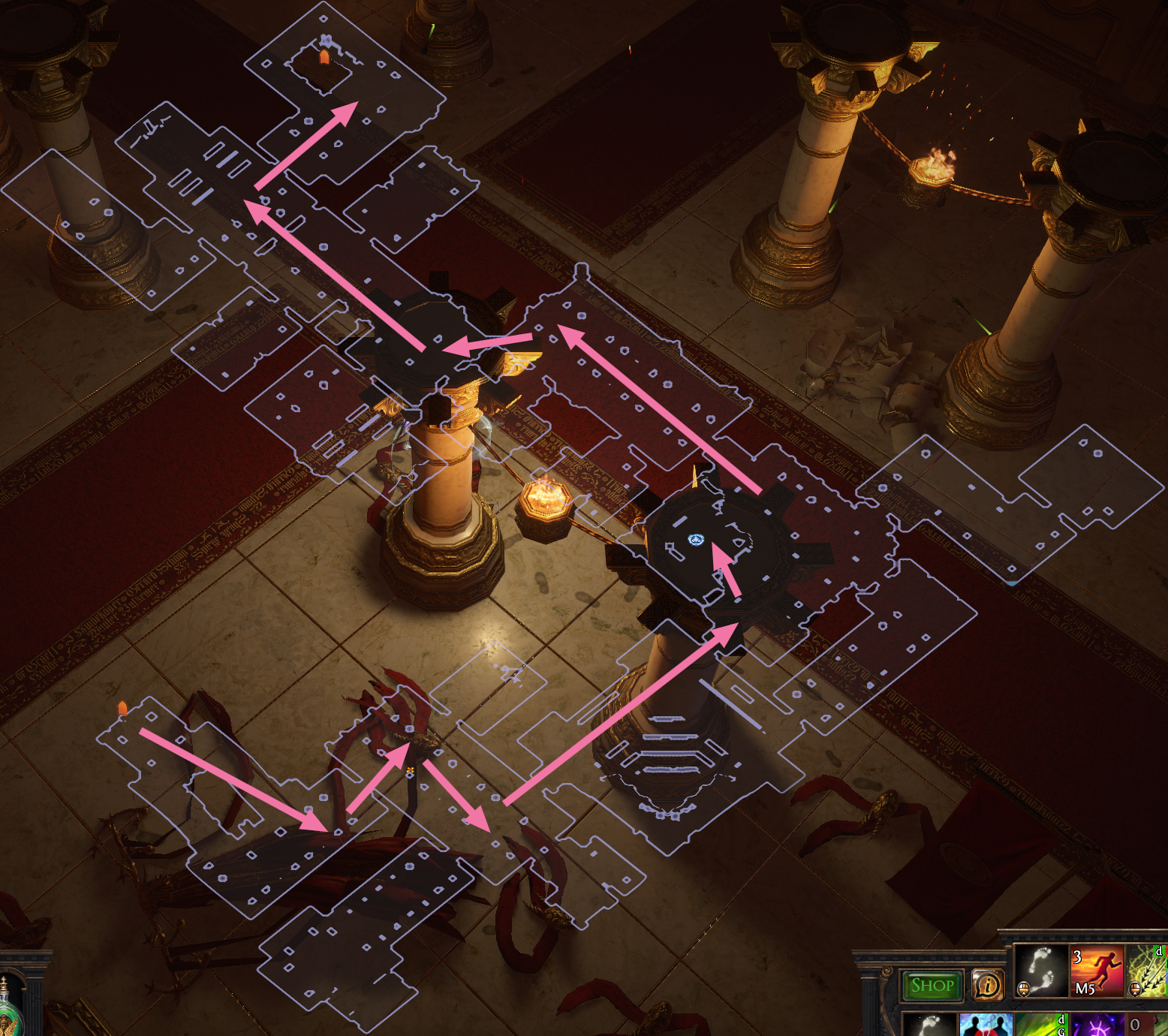Screen dimensions: 1168x1036
Task: Use the rain of arrows skill
Action: click(1148, 971)
